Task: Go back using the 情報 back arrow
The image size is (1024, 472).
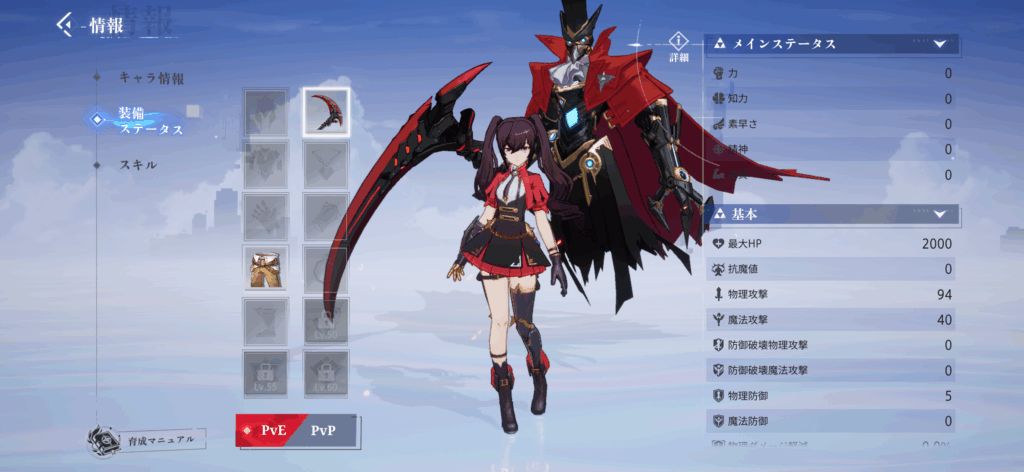Action: (x=66, y=24)
